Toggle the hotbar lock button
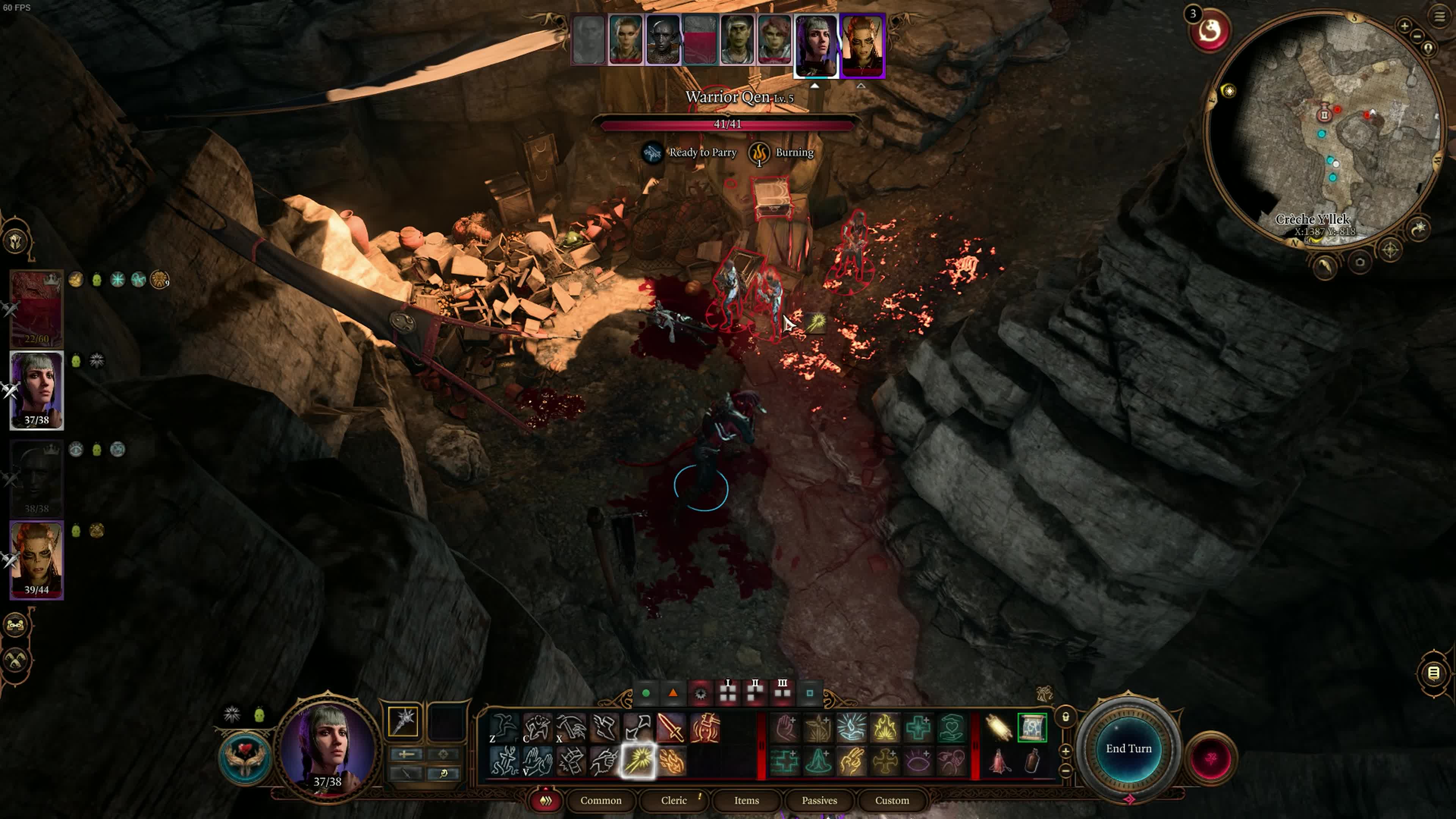Image resolution: width=1456 pixels, height=819 pixels. pyautogui.click(x=1065, y=717)
